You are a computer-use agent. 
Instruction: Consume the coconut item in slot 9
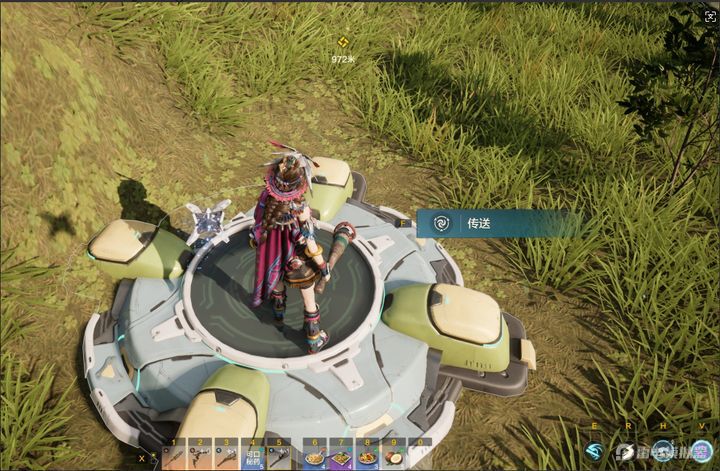coord(393,456)
